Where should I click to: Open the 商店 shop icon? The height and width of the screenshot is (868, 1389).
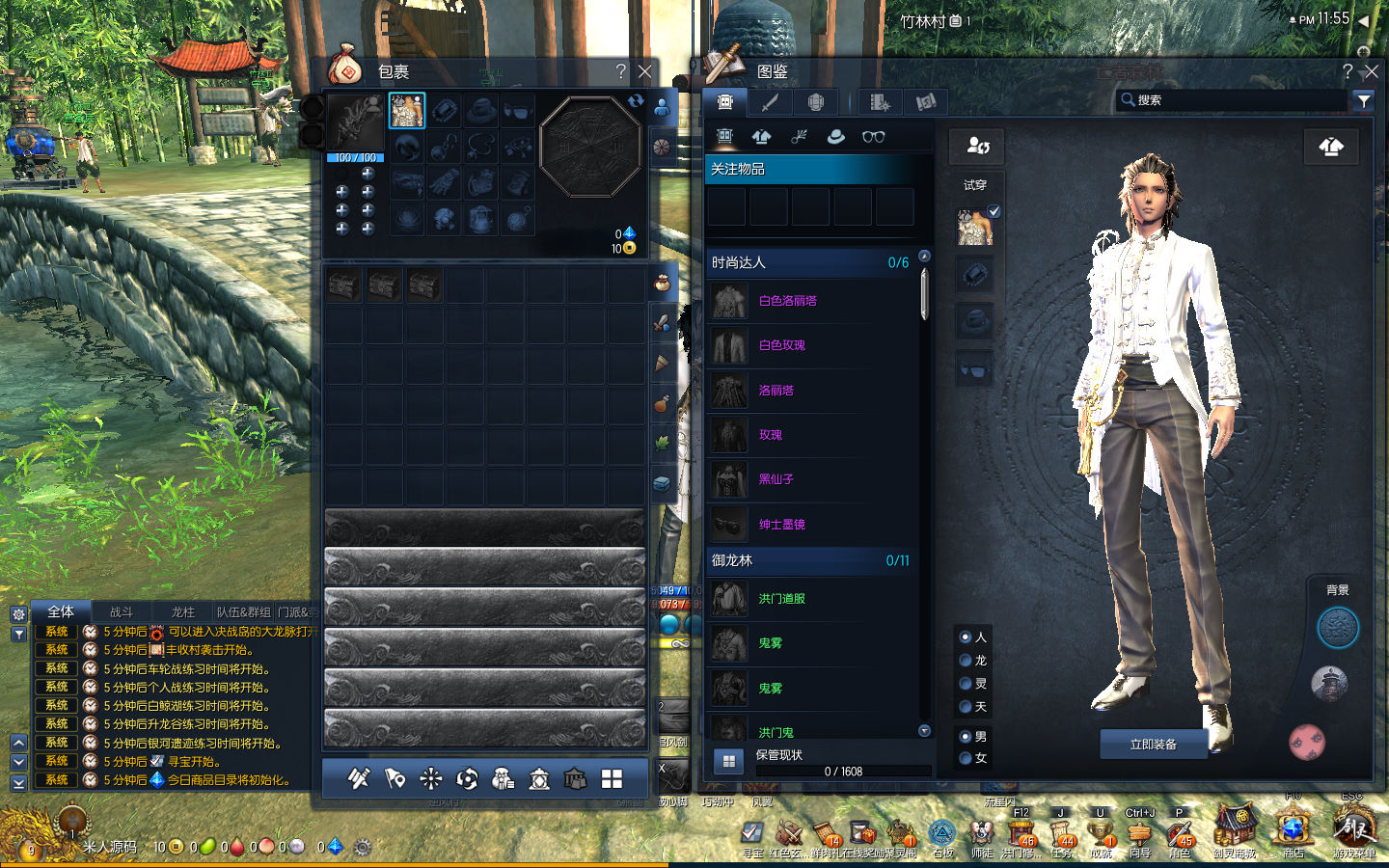click(1293, 827)
